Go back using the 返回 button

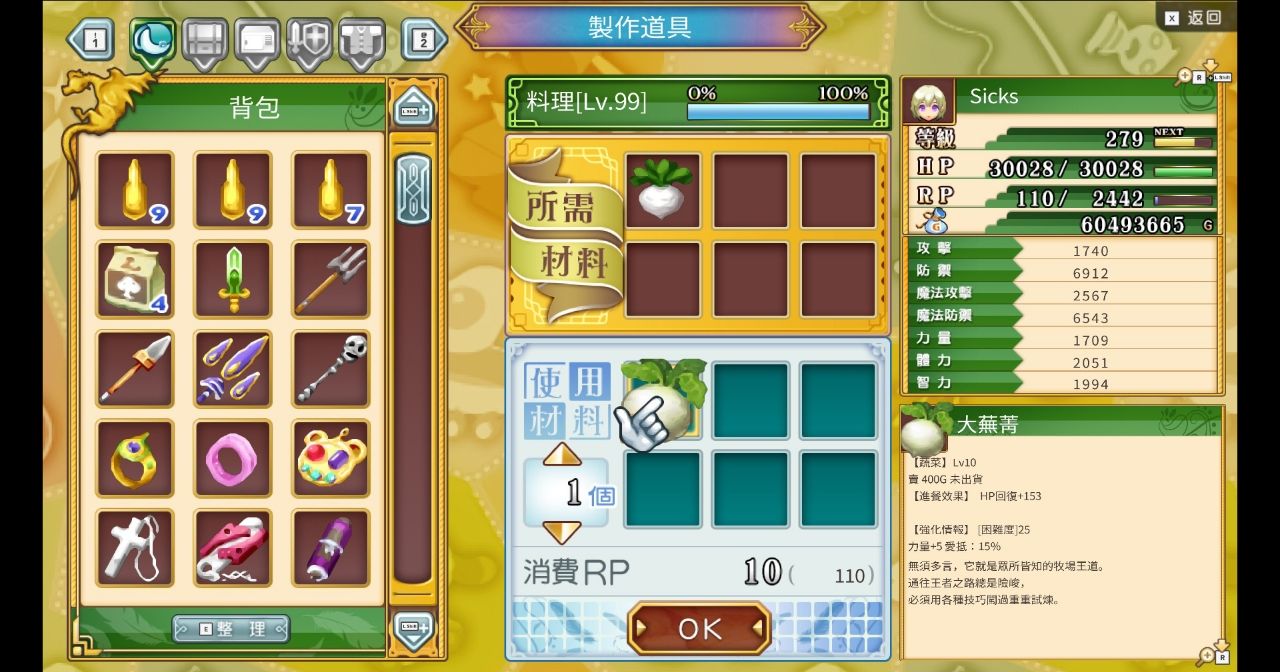[1194, 17]
